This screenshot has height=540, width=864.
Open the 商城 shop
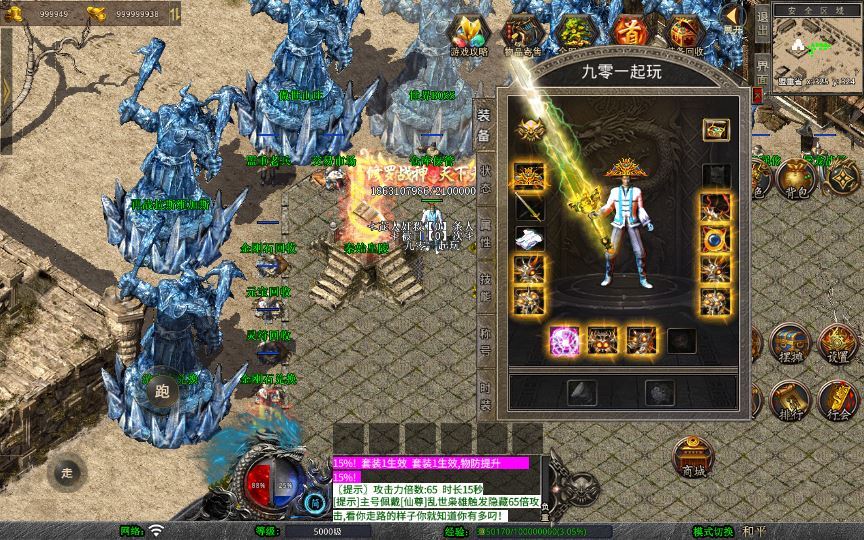click(x=692, y=458)
